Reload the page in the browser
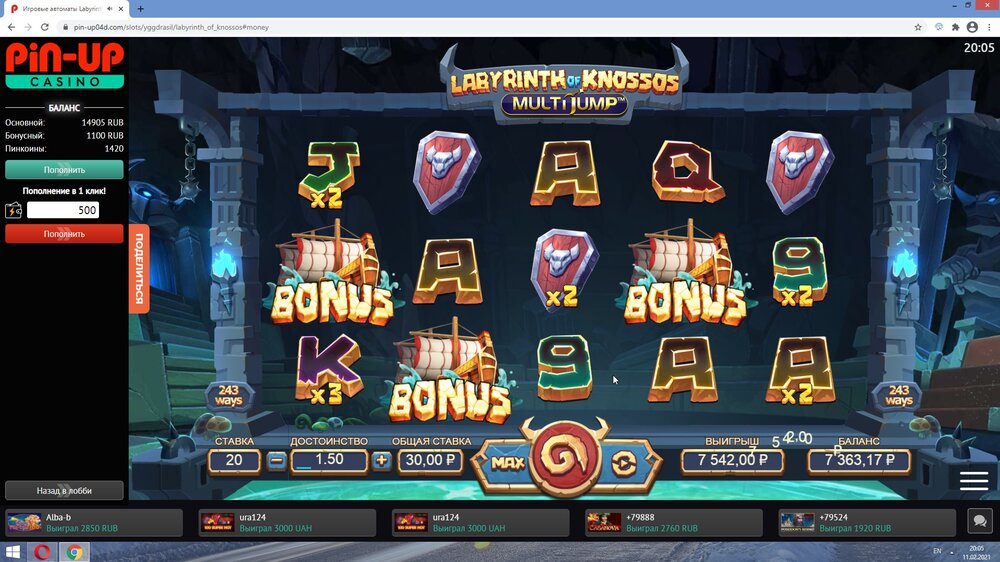 click(45, 27)
